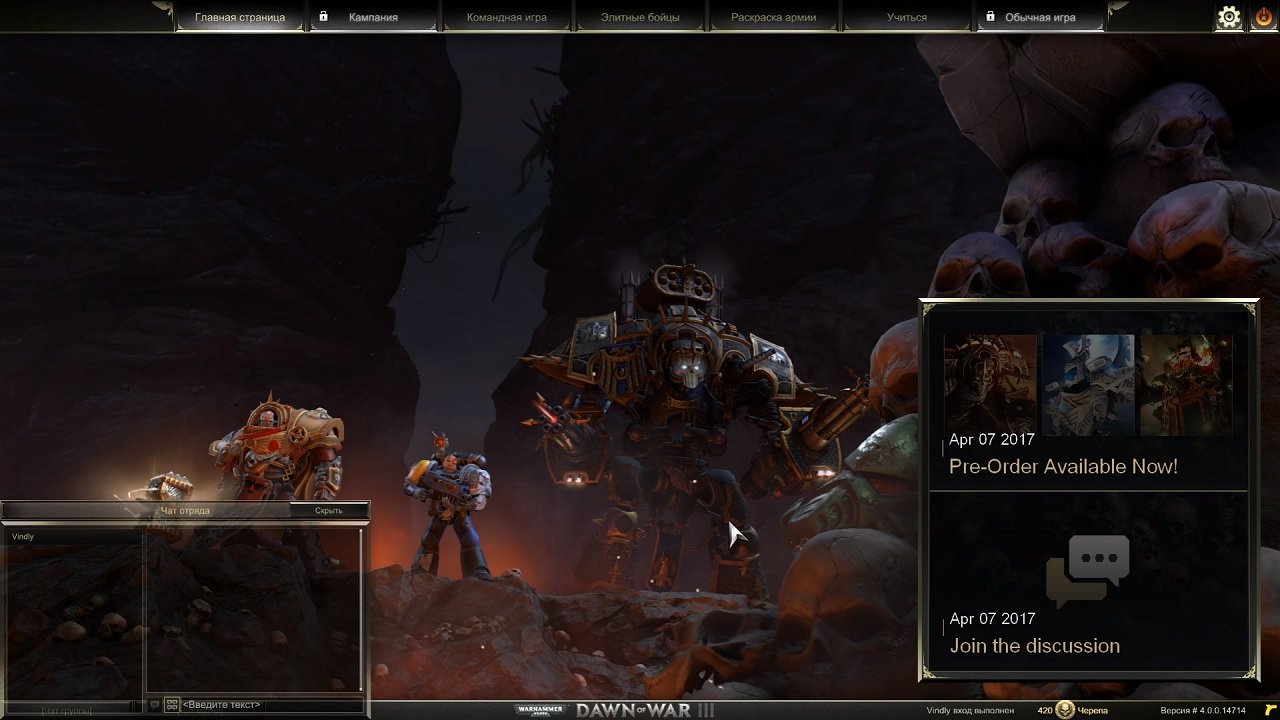The height and width of the screenshot is (720, 1280).
Task: Click the lock icon on Кампания tab
Action: click(323, 16)
